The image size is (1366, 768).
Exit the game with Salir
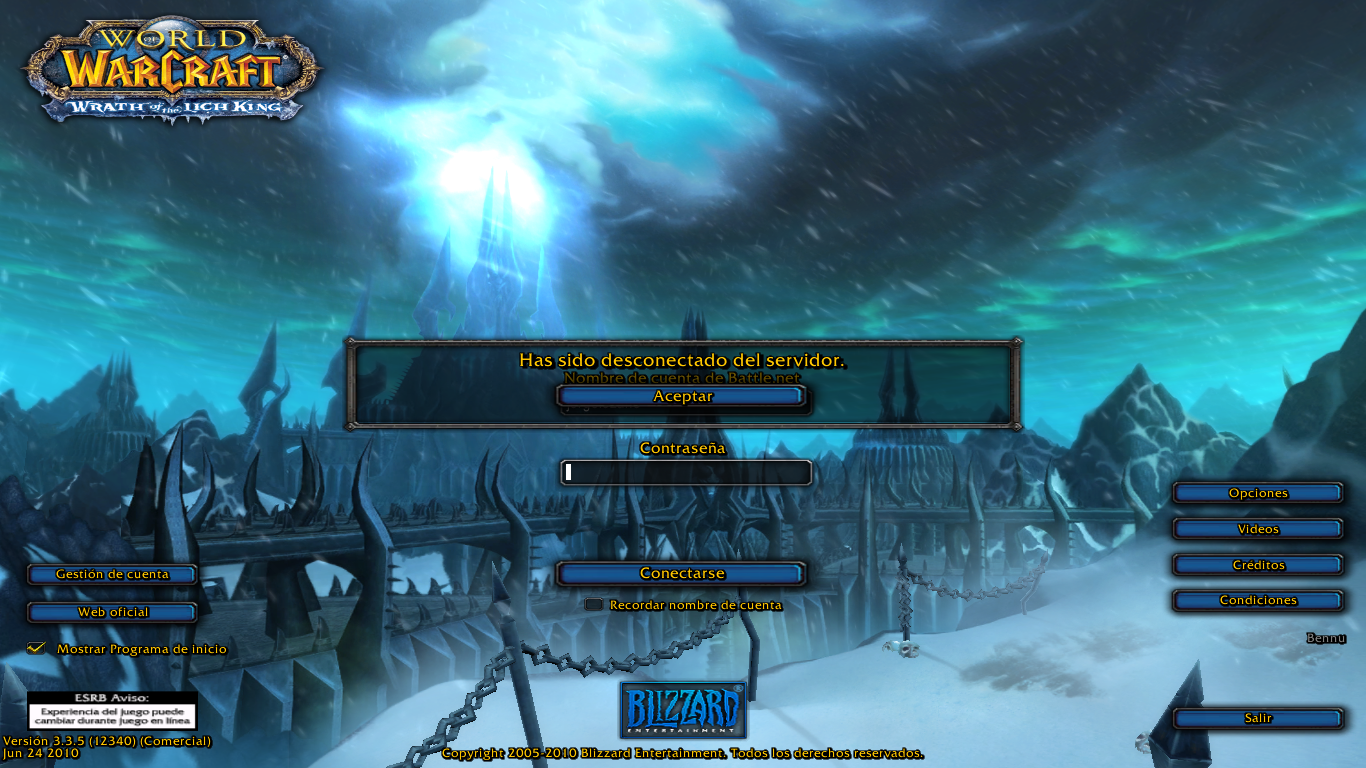[1258, 719]
